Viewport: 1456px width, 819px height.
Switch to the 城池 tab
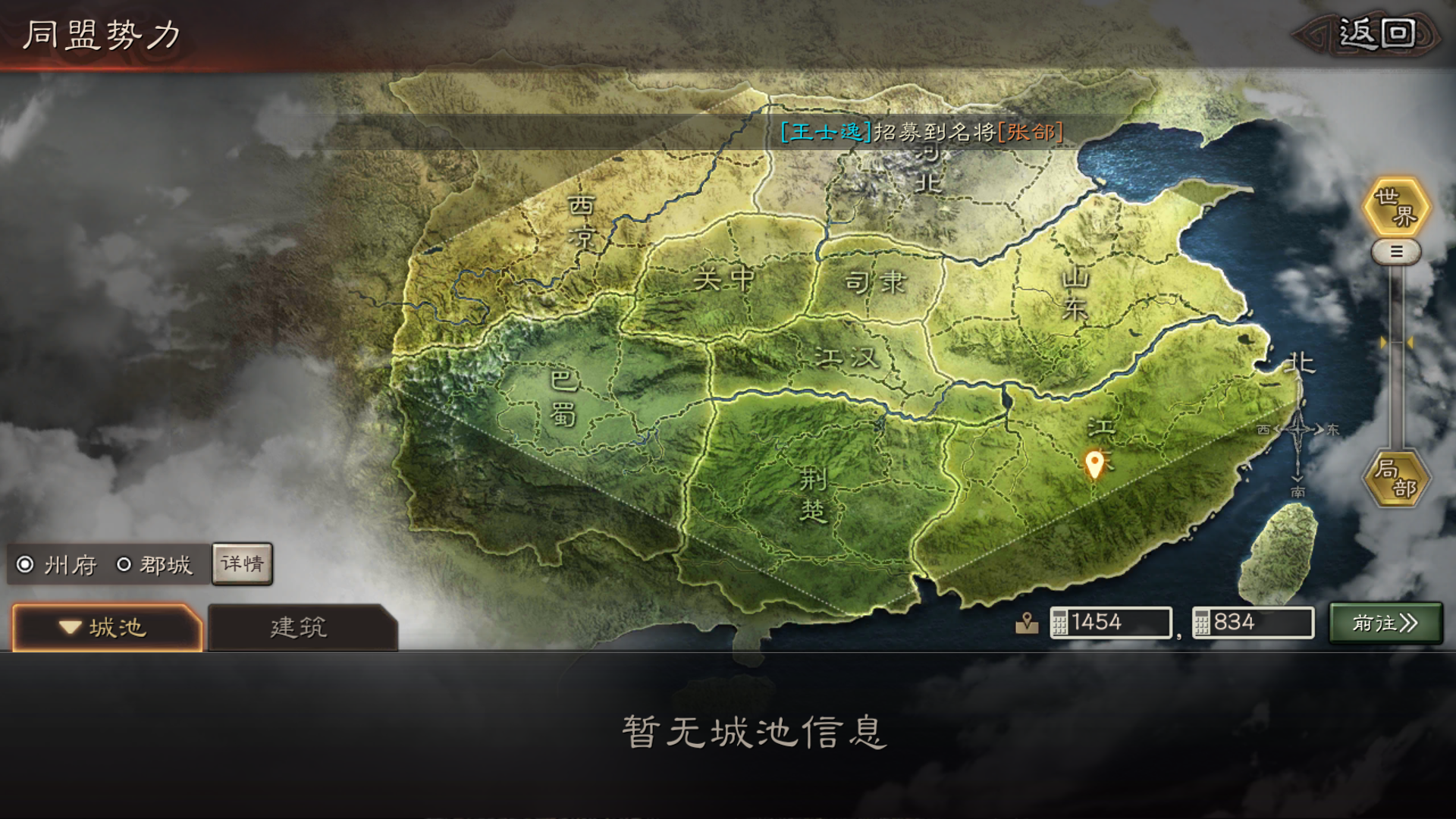click(x=107, y=627)
